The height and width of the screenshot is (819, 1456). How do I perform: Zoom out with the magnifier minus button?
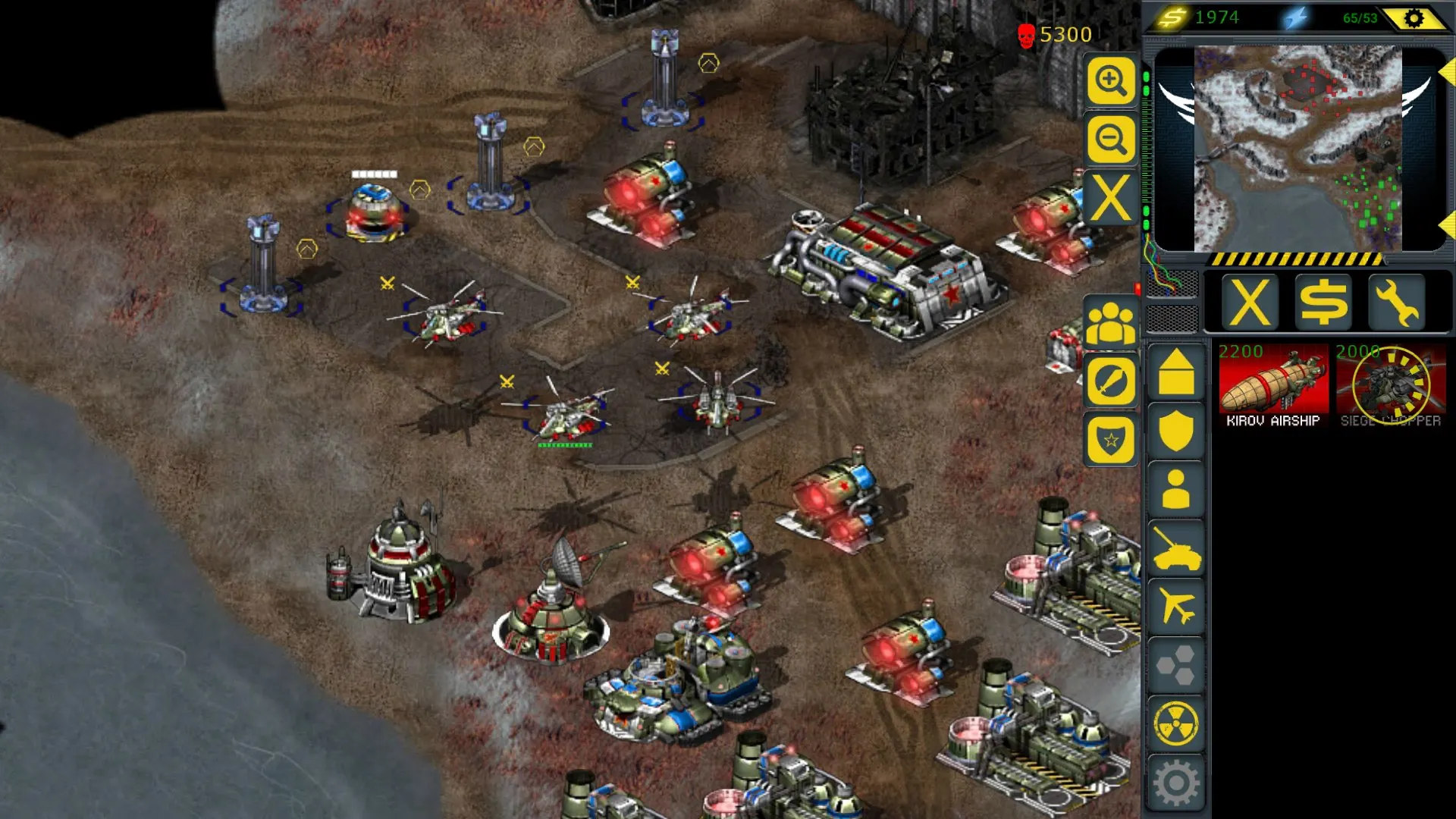[x=1111, y=140]
